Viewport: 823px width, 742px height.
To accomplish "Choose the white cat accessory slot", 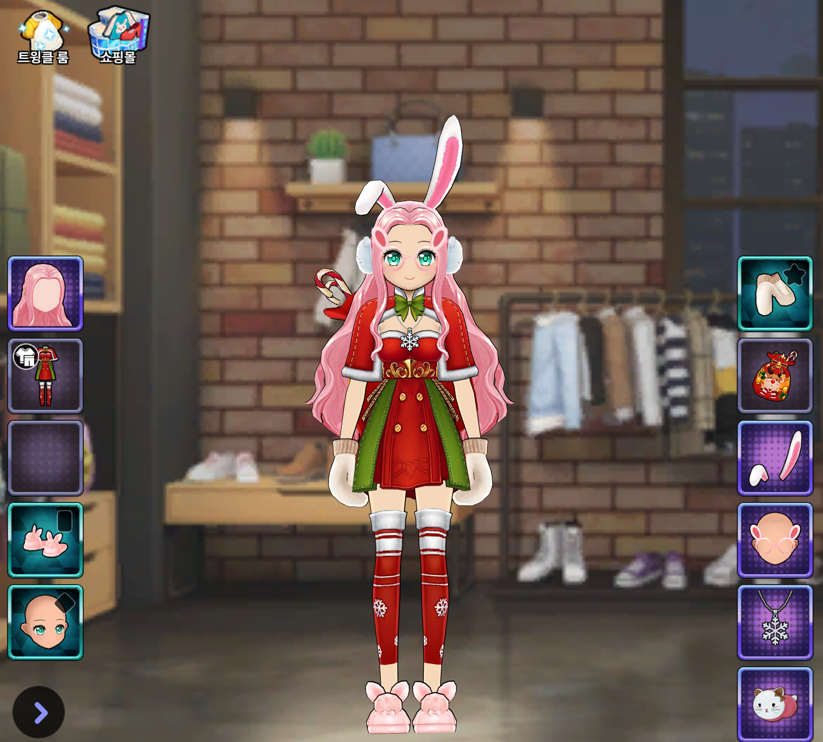I will point(775,703).
